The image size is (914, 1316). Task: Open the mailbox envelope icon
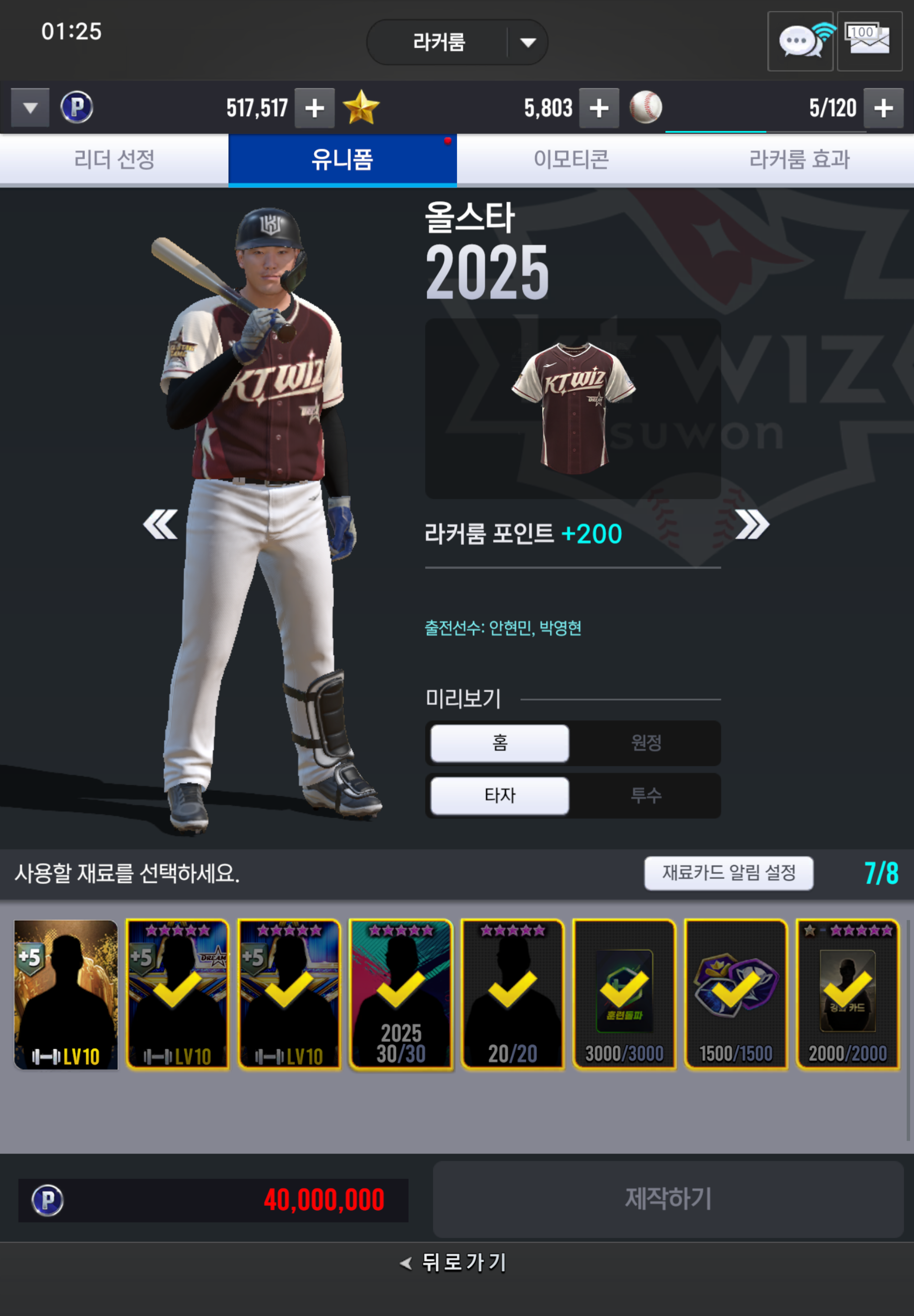coord(869,41)
